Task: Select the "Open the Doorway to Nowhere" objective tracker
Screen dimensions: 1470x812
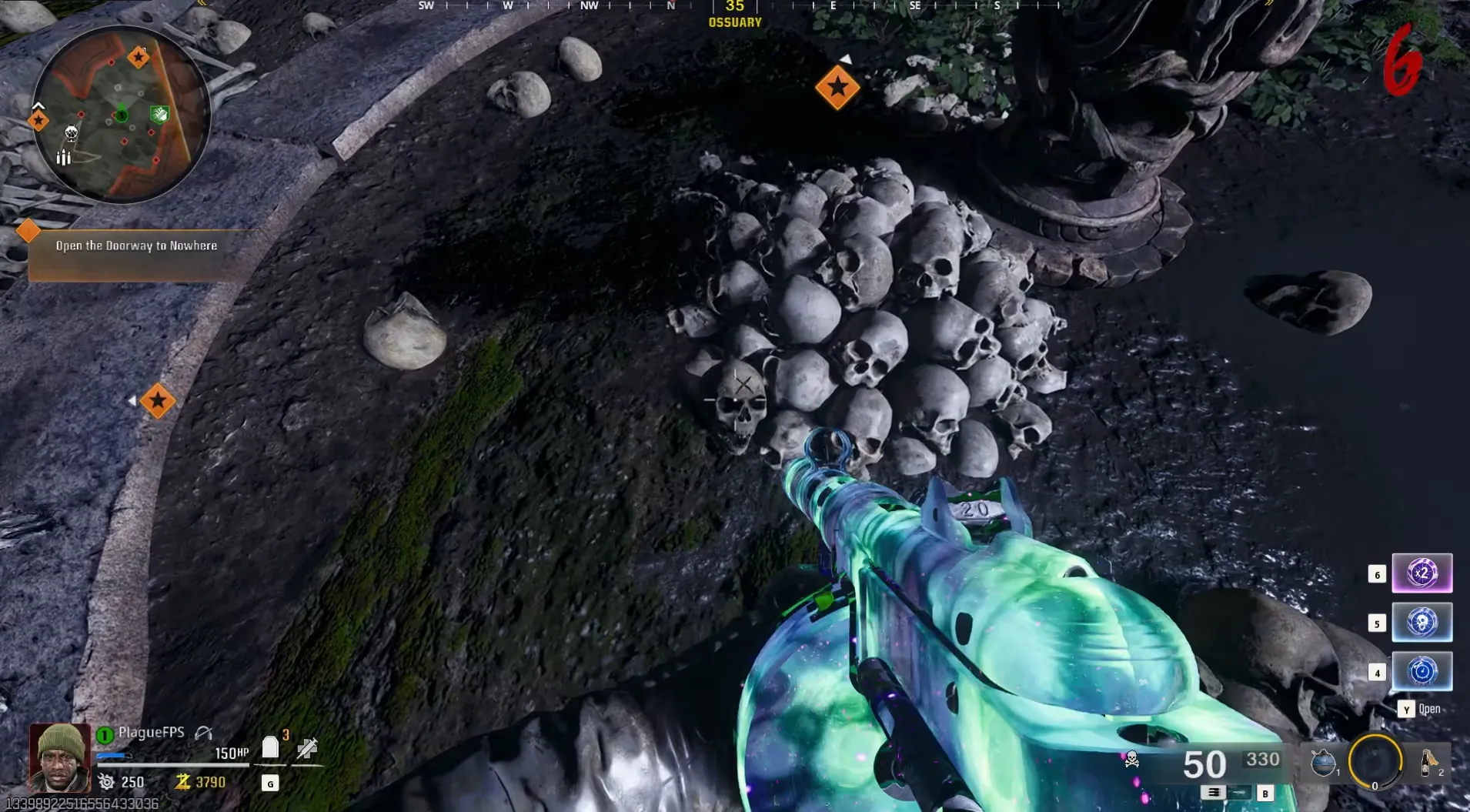Action: click(x=136, y=246)
